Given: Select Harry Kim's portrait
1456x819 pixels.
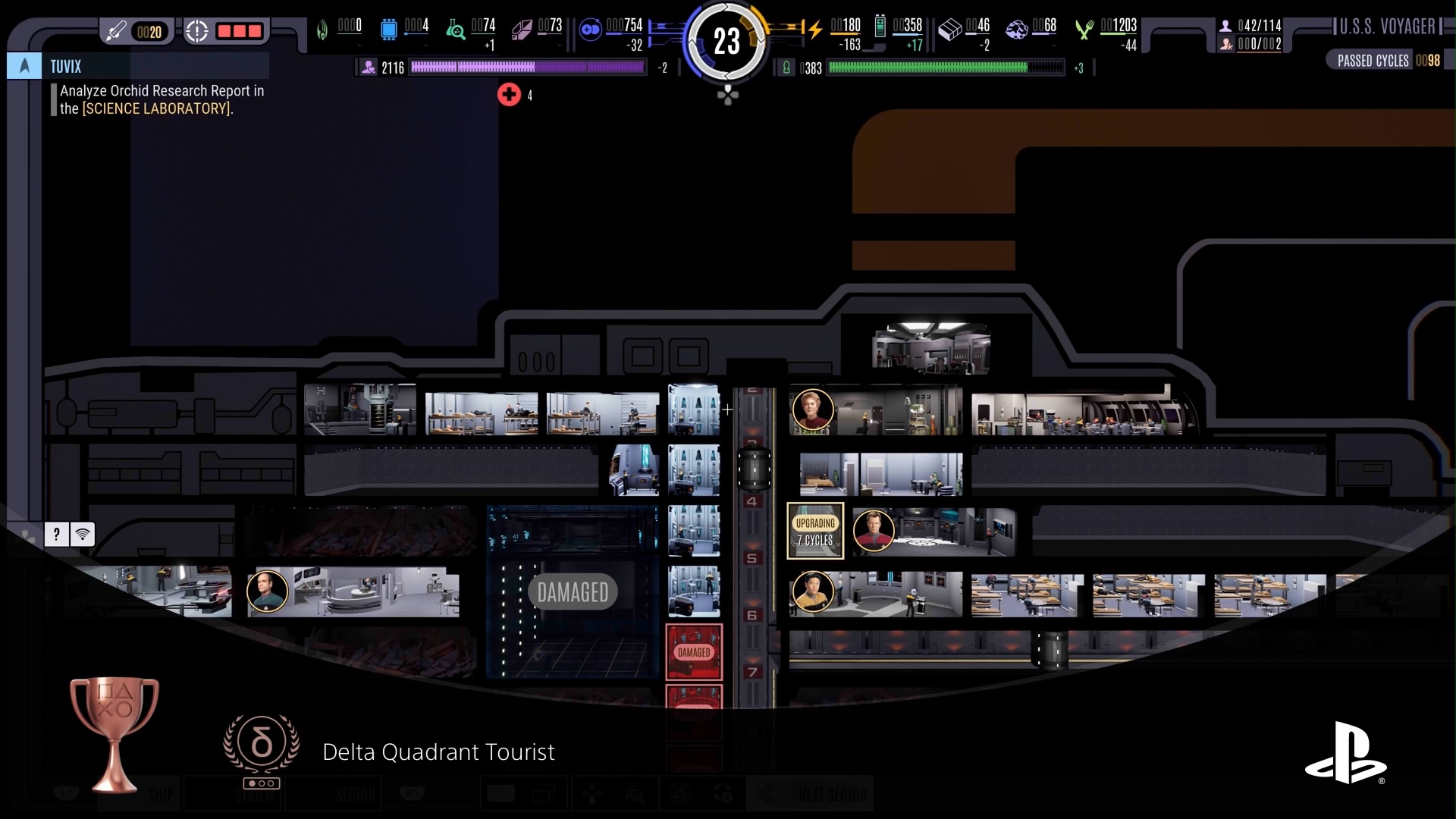Looking at the screenshot, I should tap(813, 591).
